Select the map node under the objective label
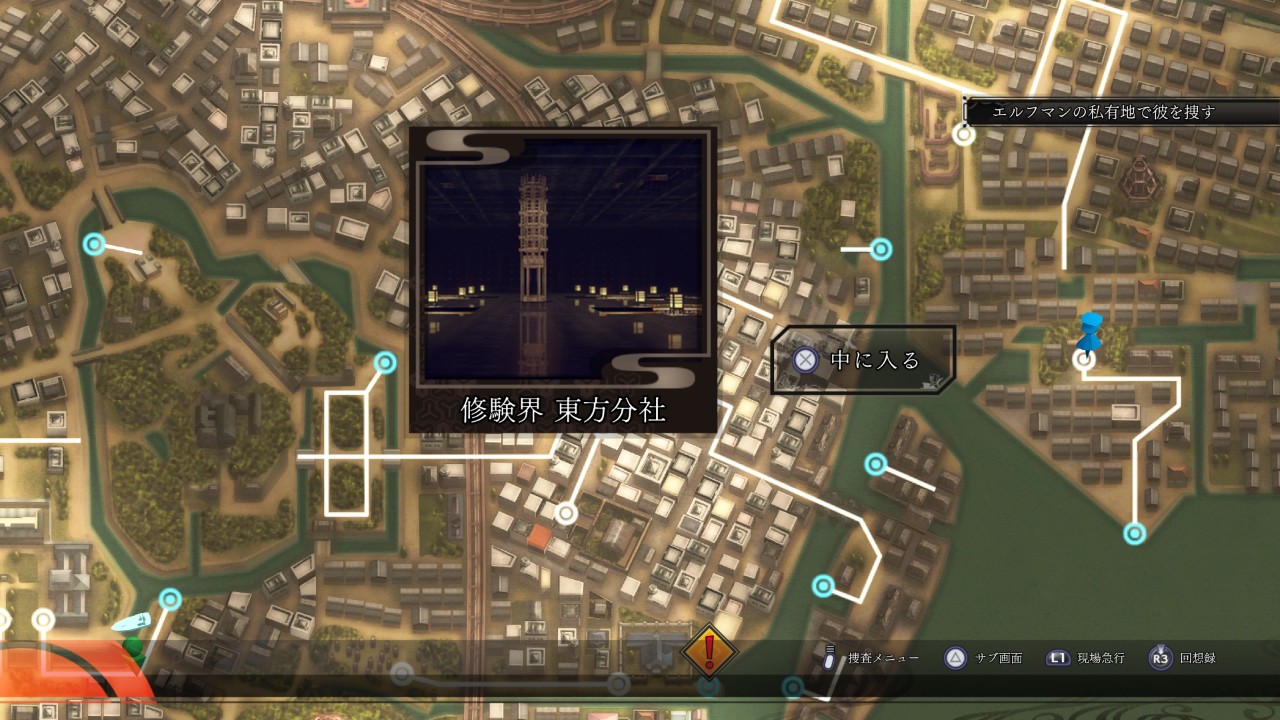The height and width of the screenshot is (720, 1280). coord(964,135)
